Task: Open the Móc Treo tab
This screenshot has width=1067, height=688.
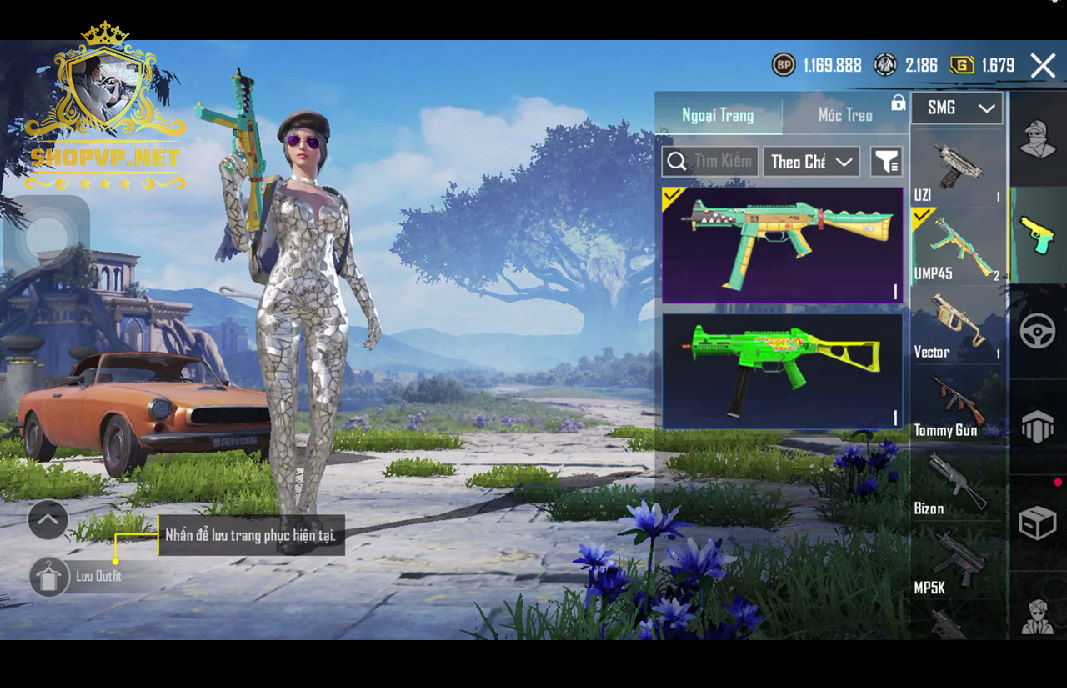Action: 845,115
